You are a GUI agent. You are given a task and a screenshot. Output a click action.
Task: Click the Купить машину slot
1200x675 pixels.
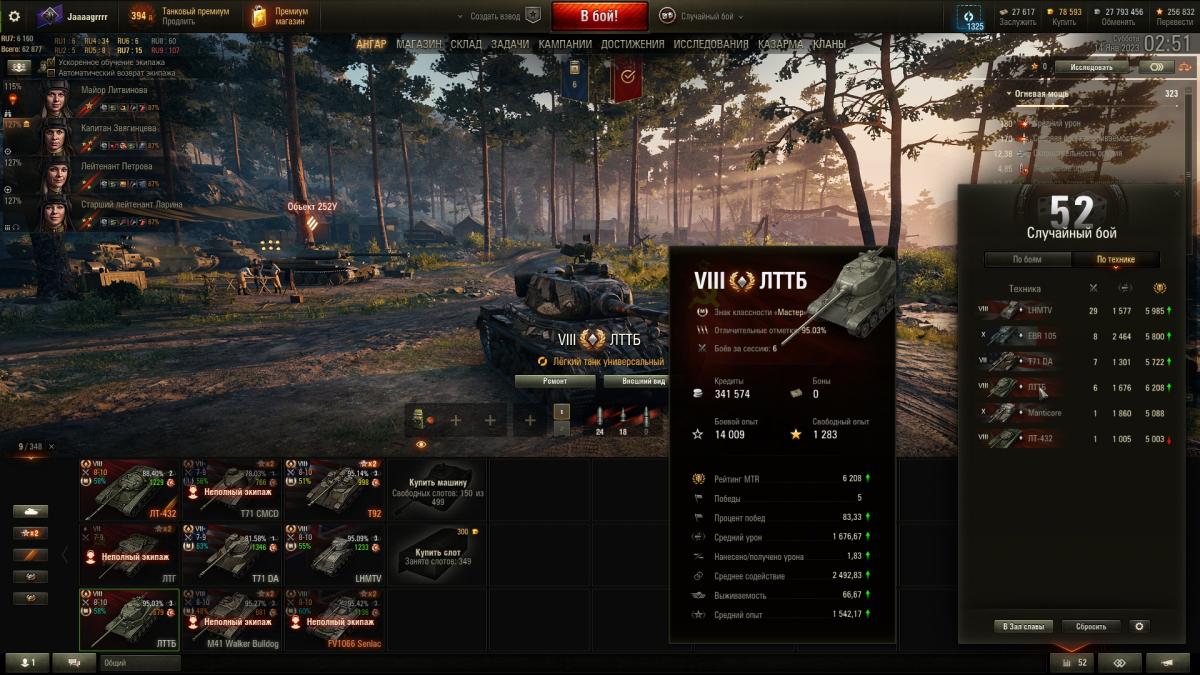(437, 487)
